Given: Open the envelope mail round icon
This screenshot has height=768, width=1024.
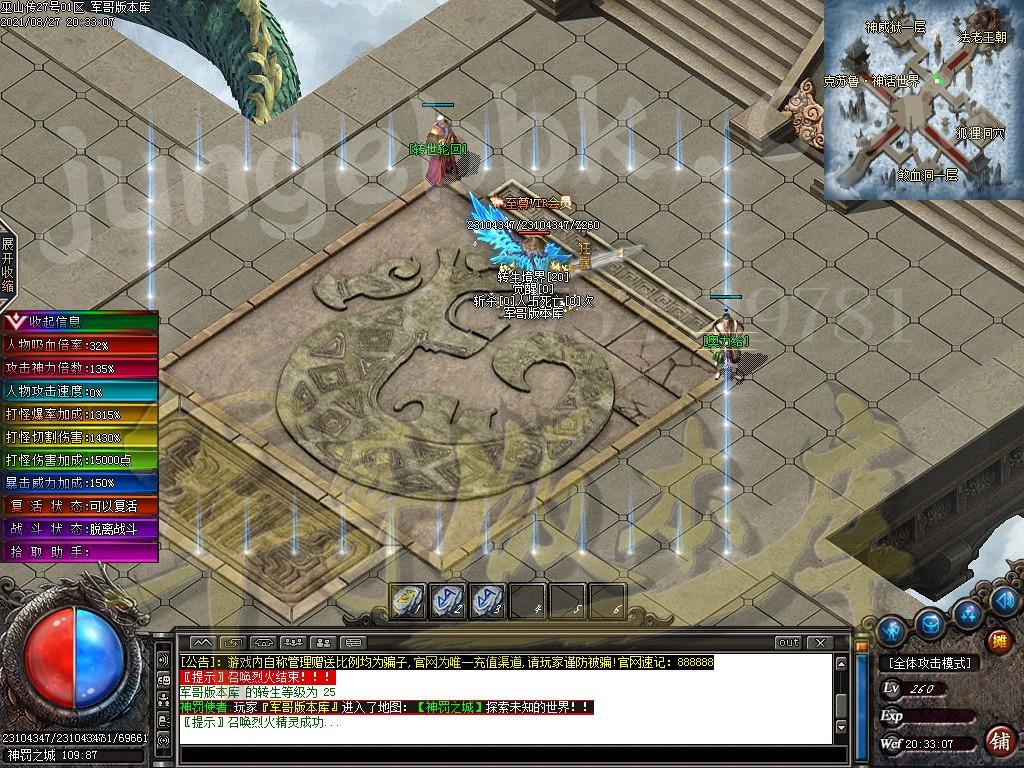Looking at the screenshot, I should [x=930, y=623].
